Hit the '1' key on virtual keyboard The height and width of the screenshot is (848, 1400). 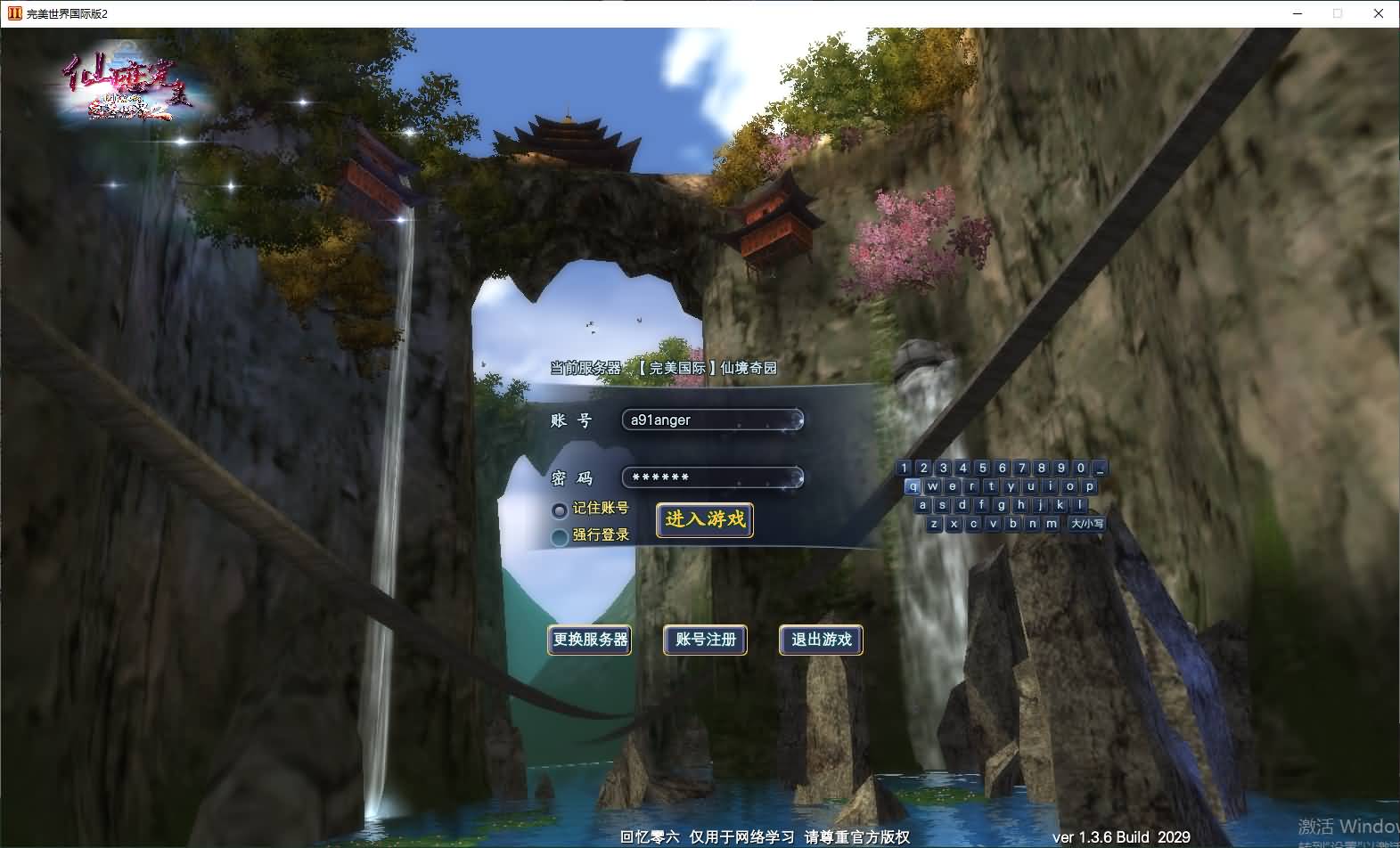click(x=904, y=468)
